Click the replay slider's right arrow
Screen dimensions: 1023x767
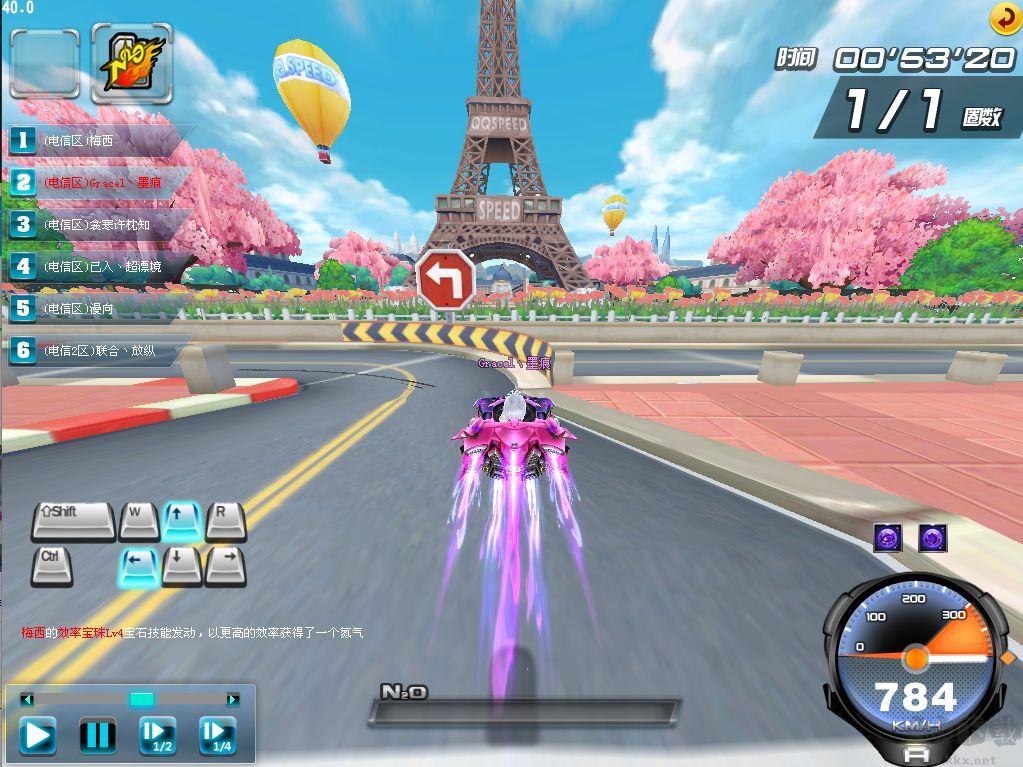pyautogui.click(x=233, y=700)
